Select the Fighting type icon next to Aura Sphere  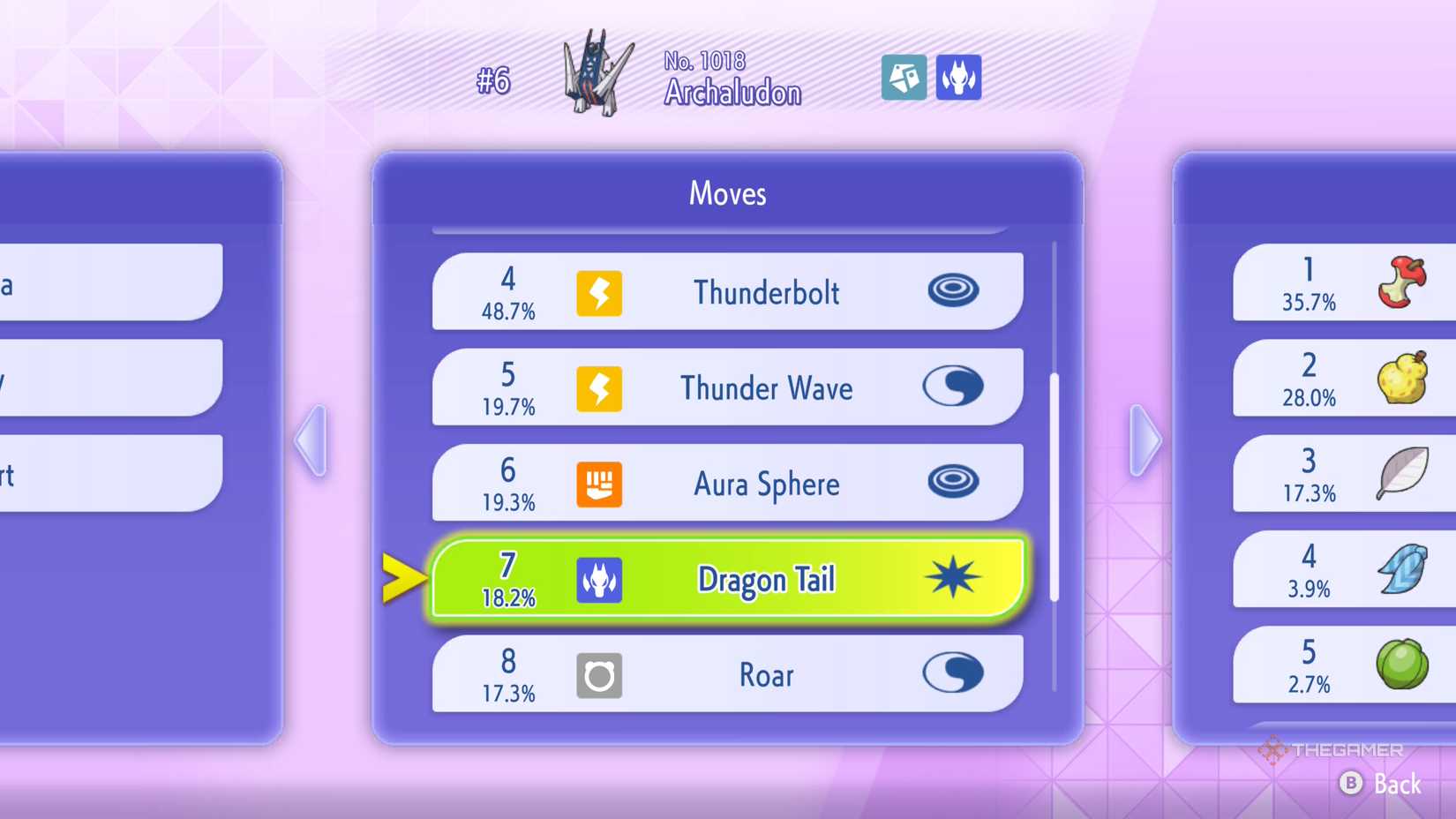tap(599, 483)
